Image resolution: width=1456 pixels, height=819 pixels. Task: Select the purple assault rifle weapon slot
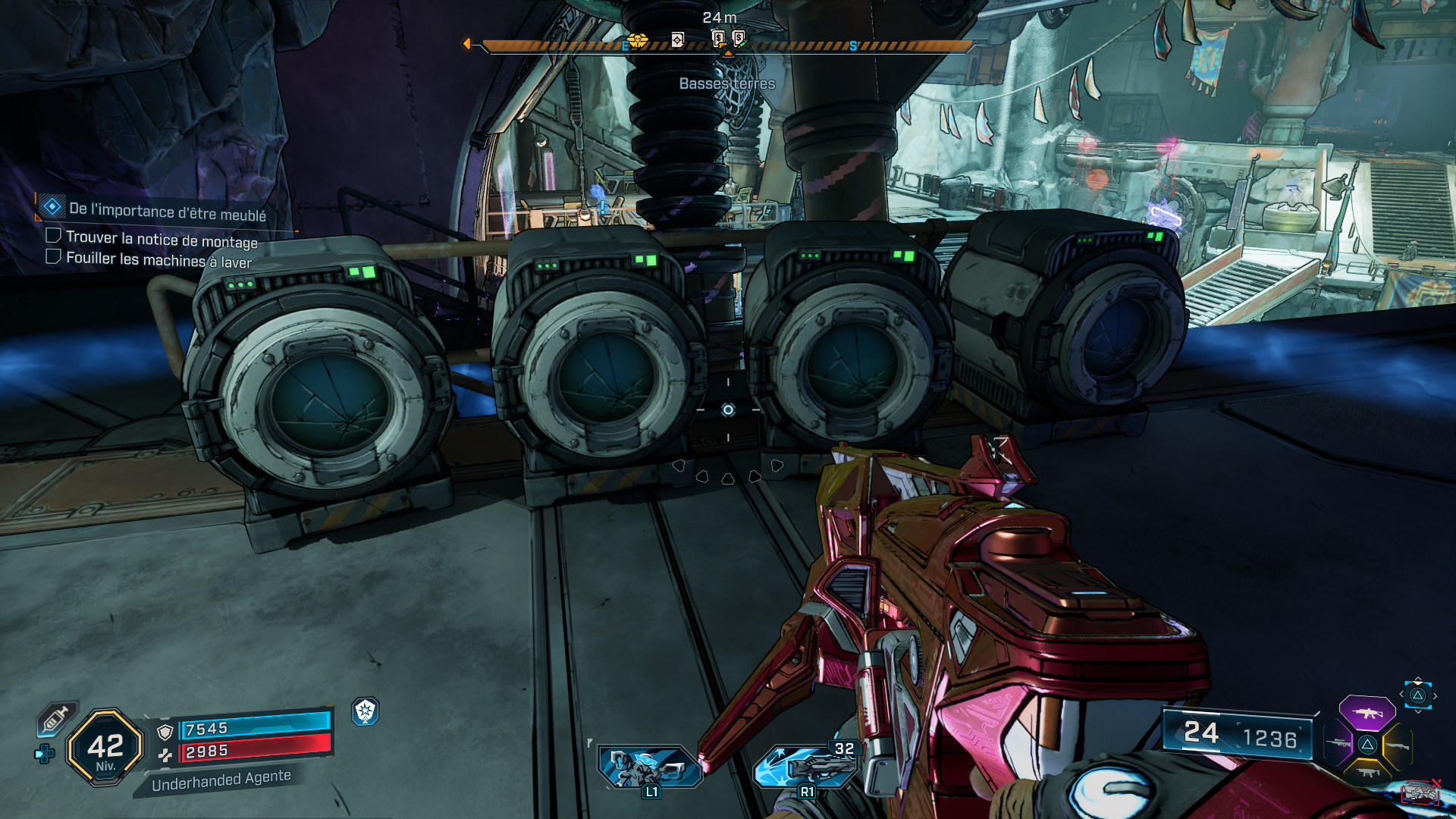click(1367, 713)
